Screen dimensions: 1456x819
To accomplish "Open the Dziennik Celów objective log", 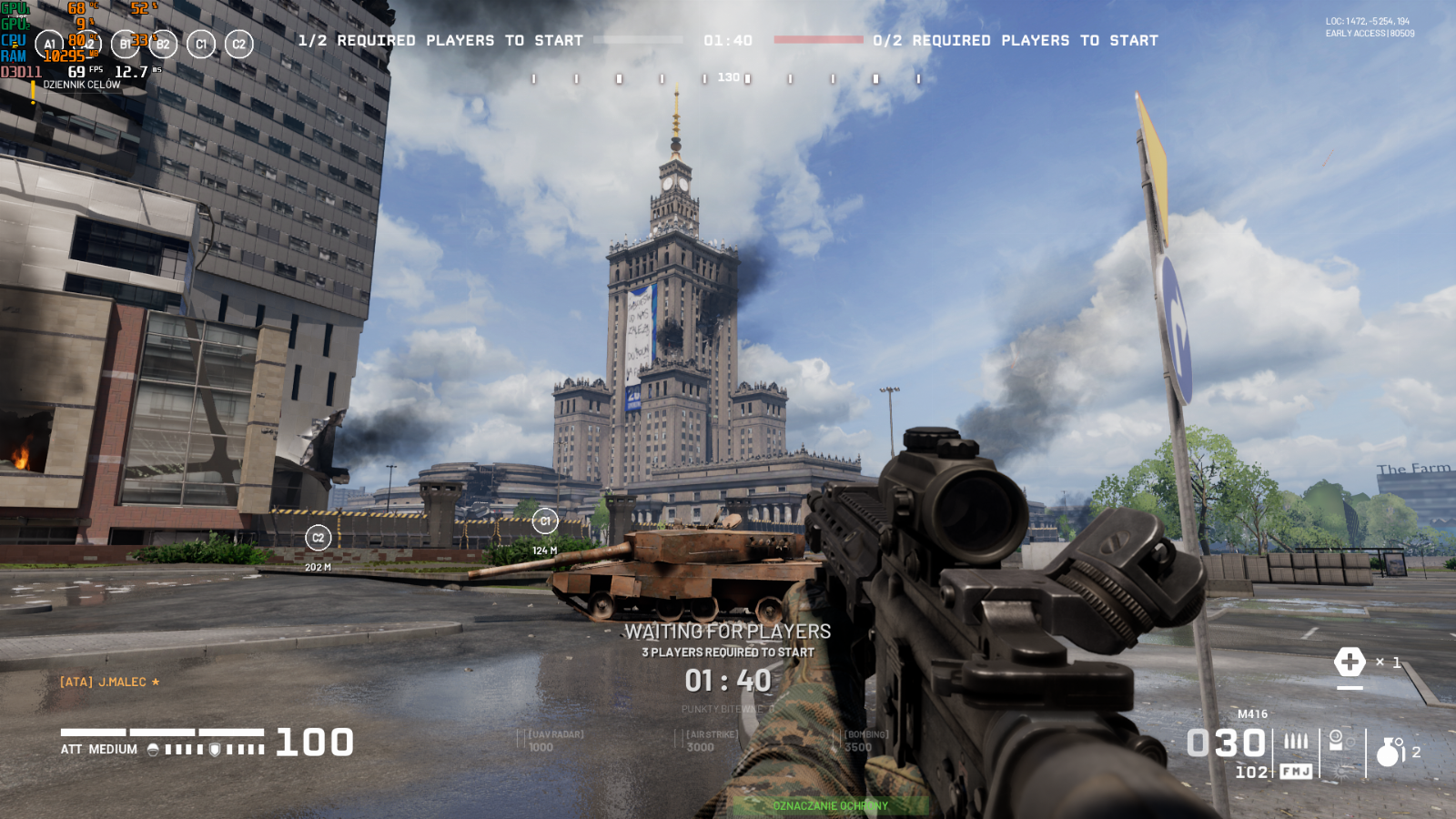I will click(x=82, y=85).
